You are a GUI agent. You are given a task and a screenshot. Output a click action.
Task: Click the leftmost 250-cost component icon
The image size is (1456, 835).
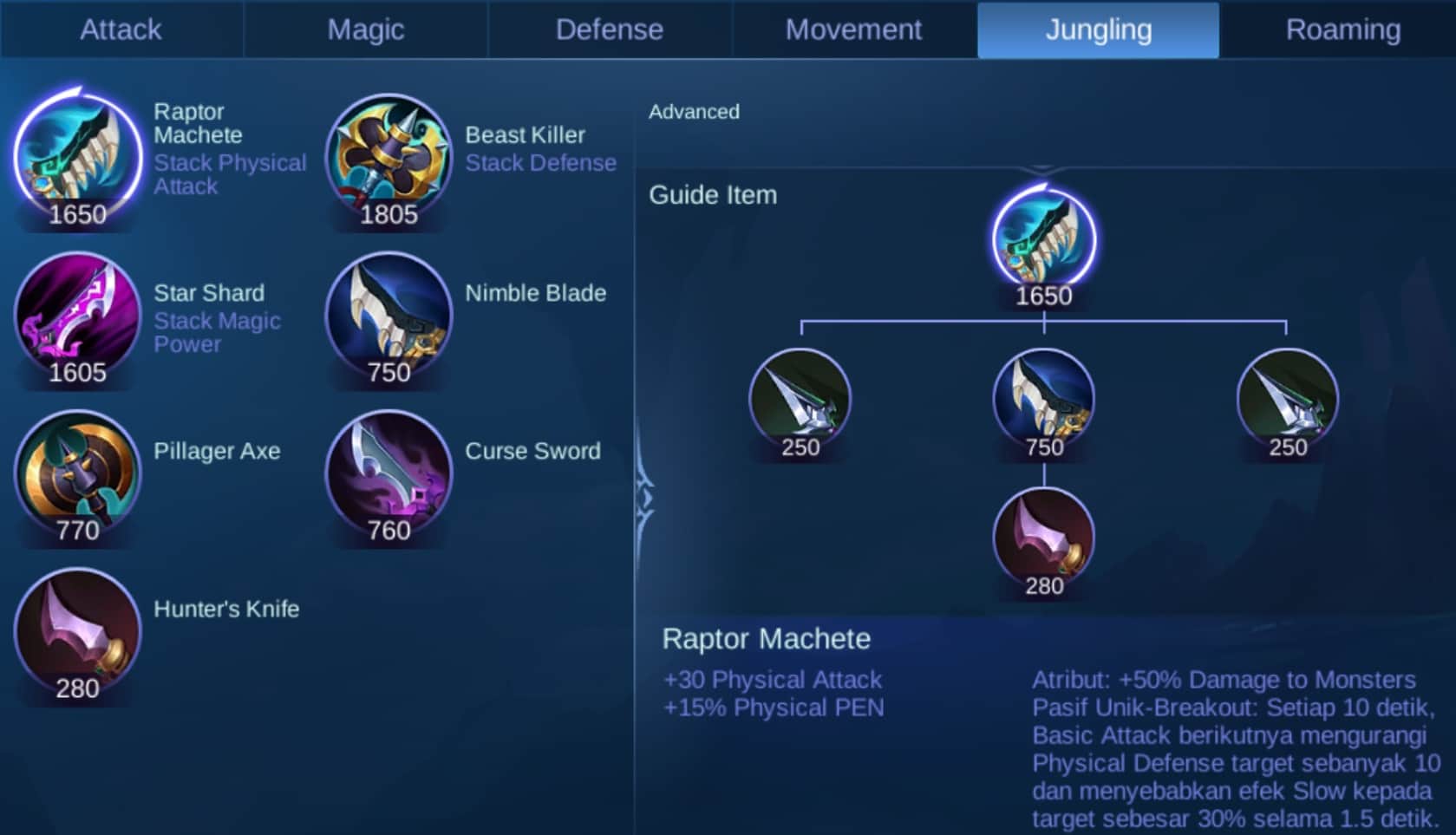tap(801, 399)
